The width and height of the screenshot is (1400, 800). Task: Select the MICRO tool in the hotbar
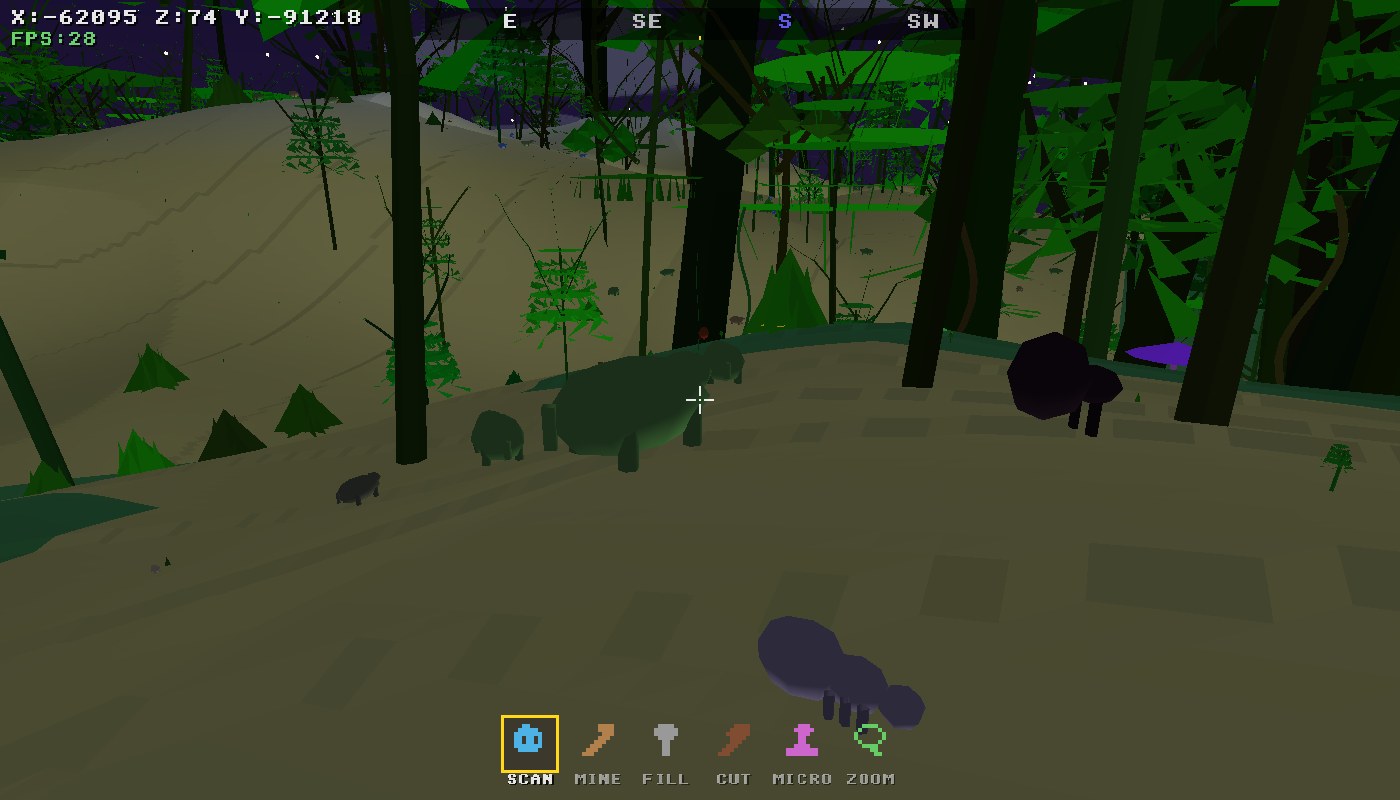point(800,742)
